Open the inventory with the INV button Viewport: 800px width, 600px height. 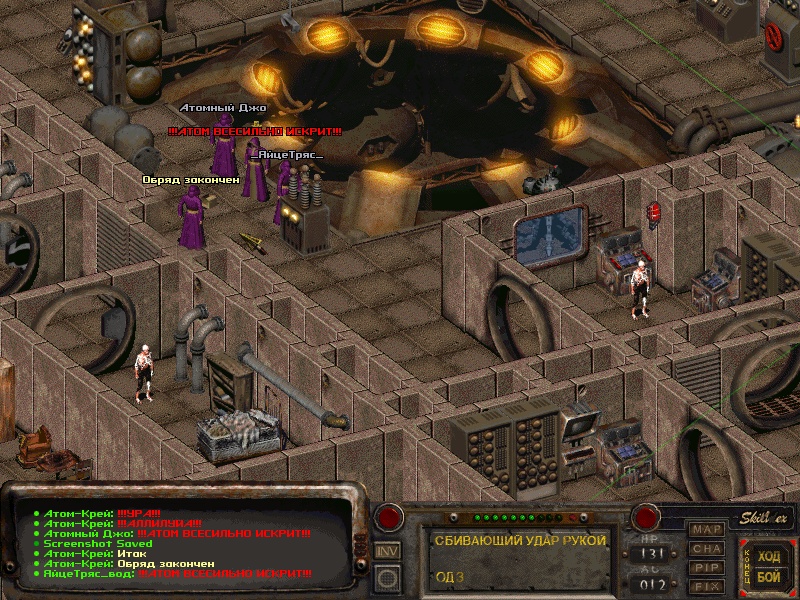point(387,550)
